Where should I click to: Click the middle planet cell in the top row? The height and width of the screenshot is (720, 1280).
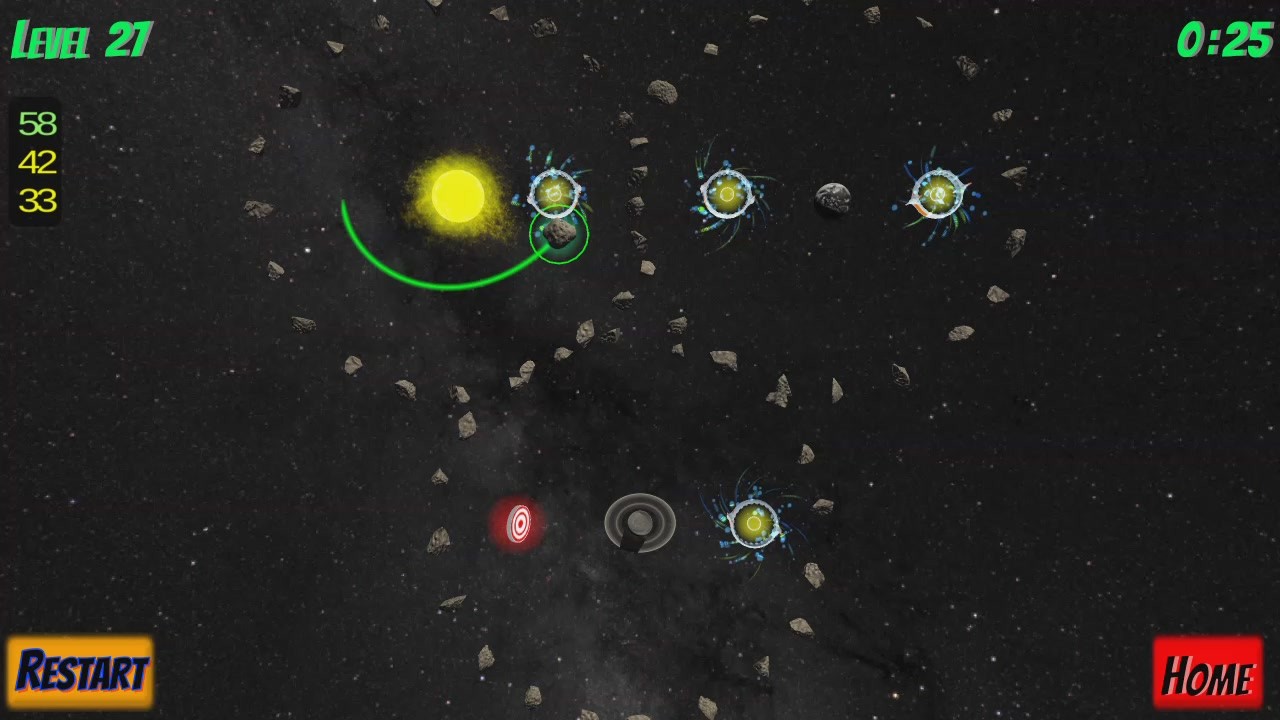pos(728,193)
